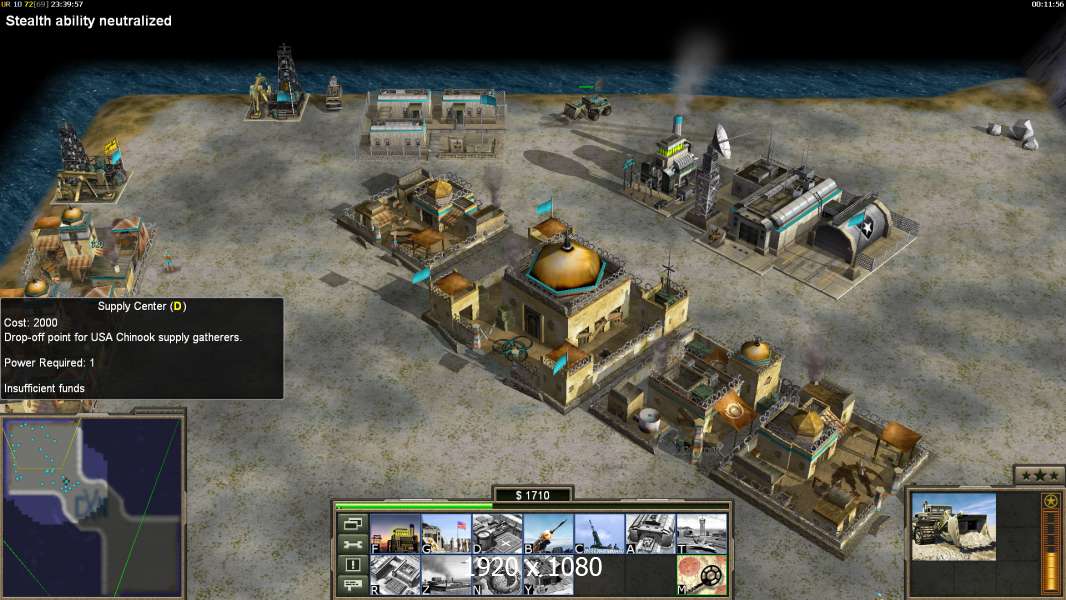Pick the build icon marked Y
The image size is (1066, 600).
[548, 575]
